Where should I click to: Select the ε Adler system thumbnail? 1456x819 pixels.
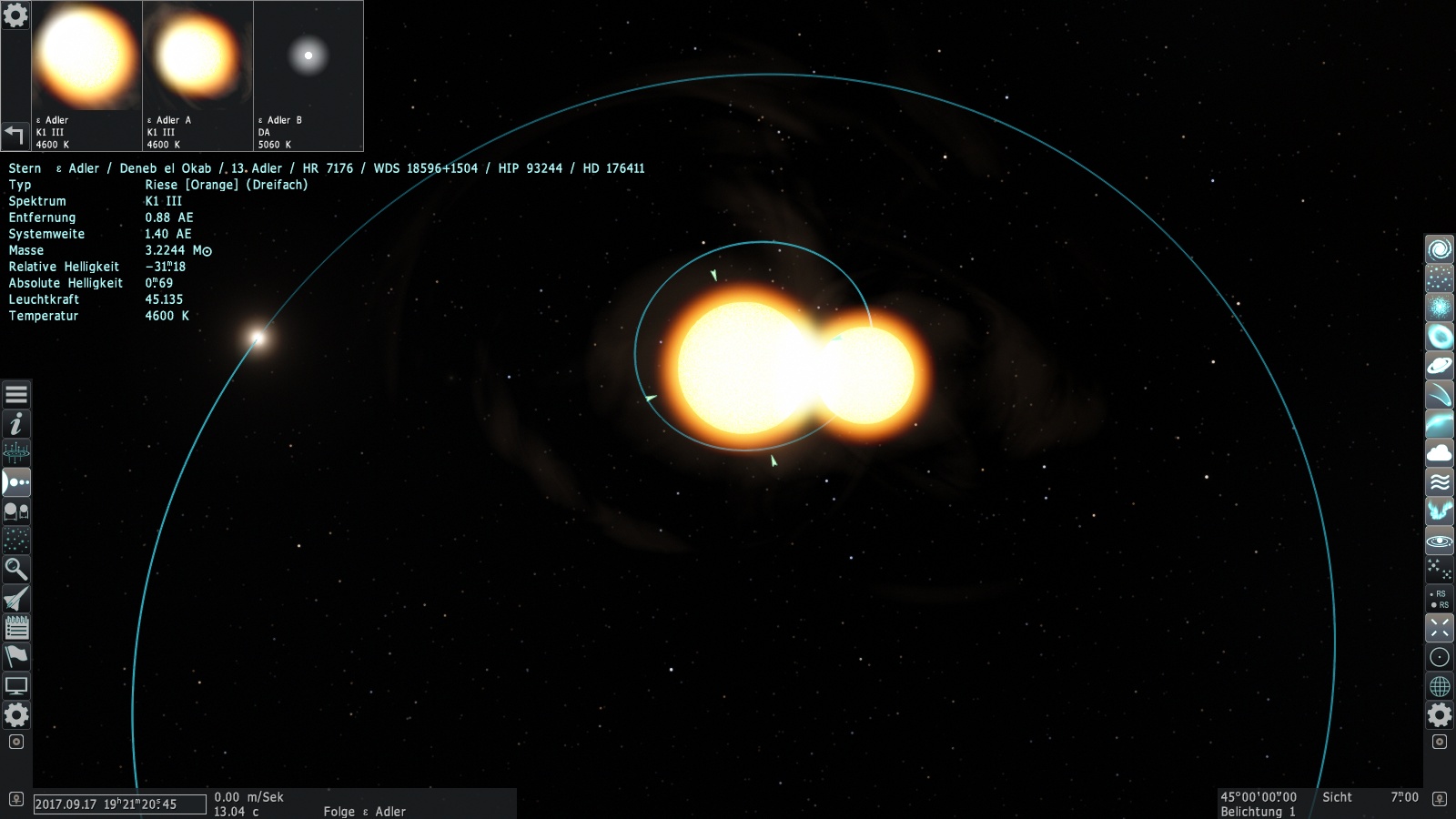[87, 76]
